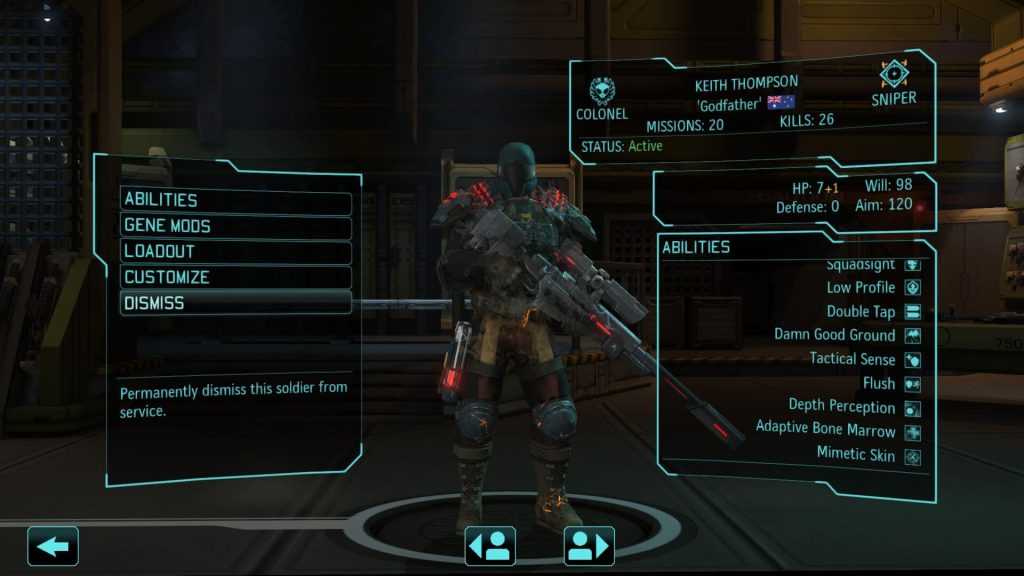
Task: Select the Gene Mods option
Action: pyautogui.click(x=236, y=226)
